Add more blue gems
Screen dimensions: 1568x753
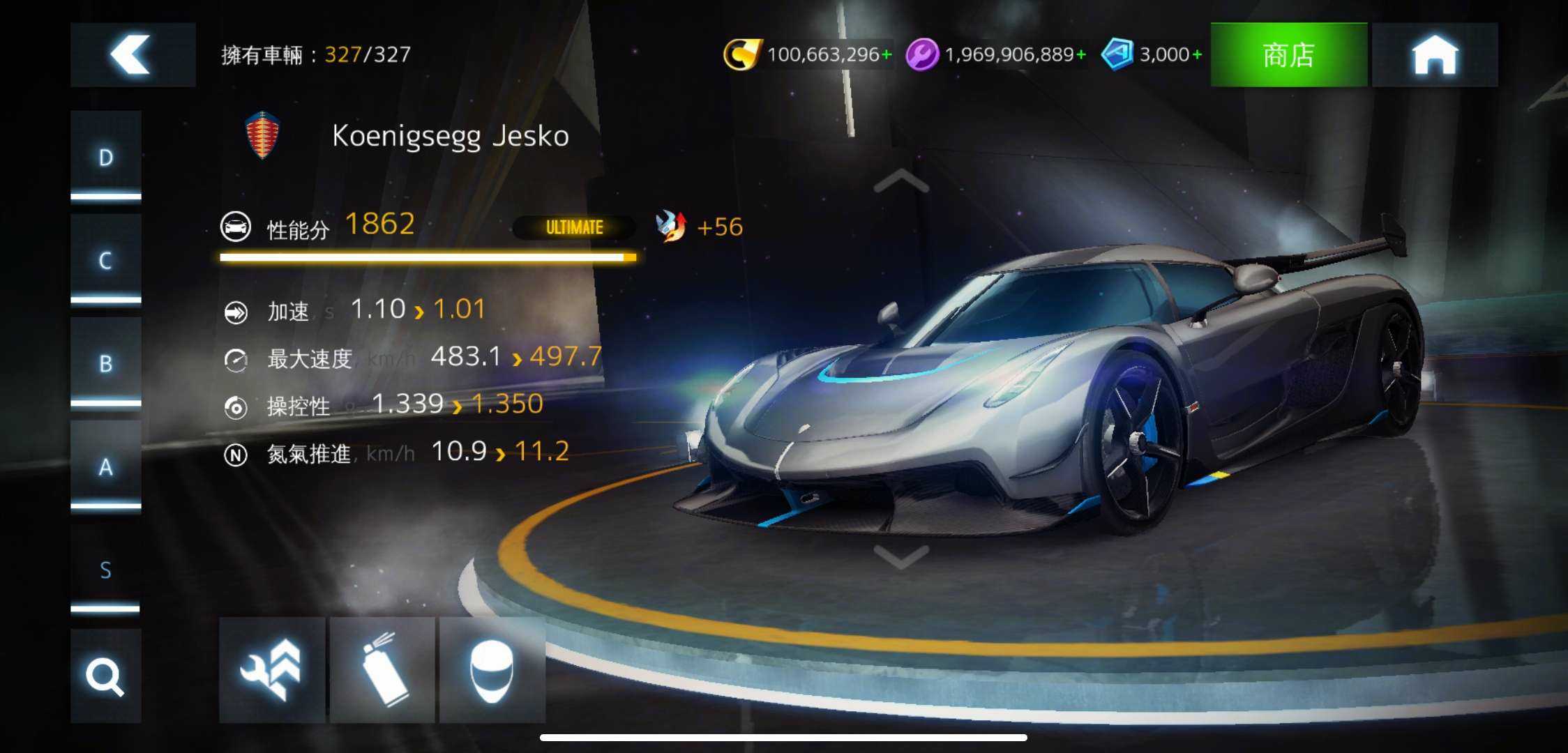(1197, 54)
